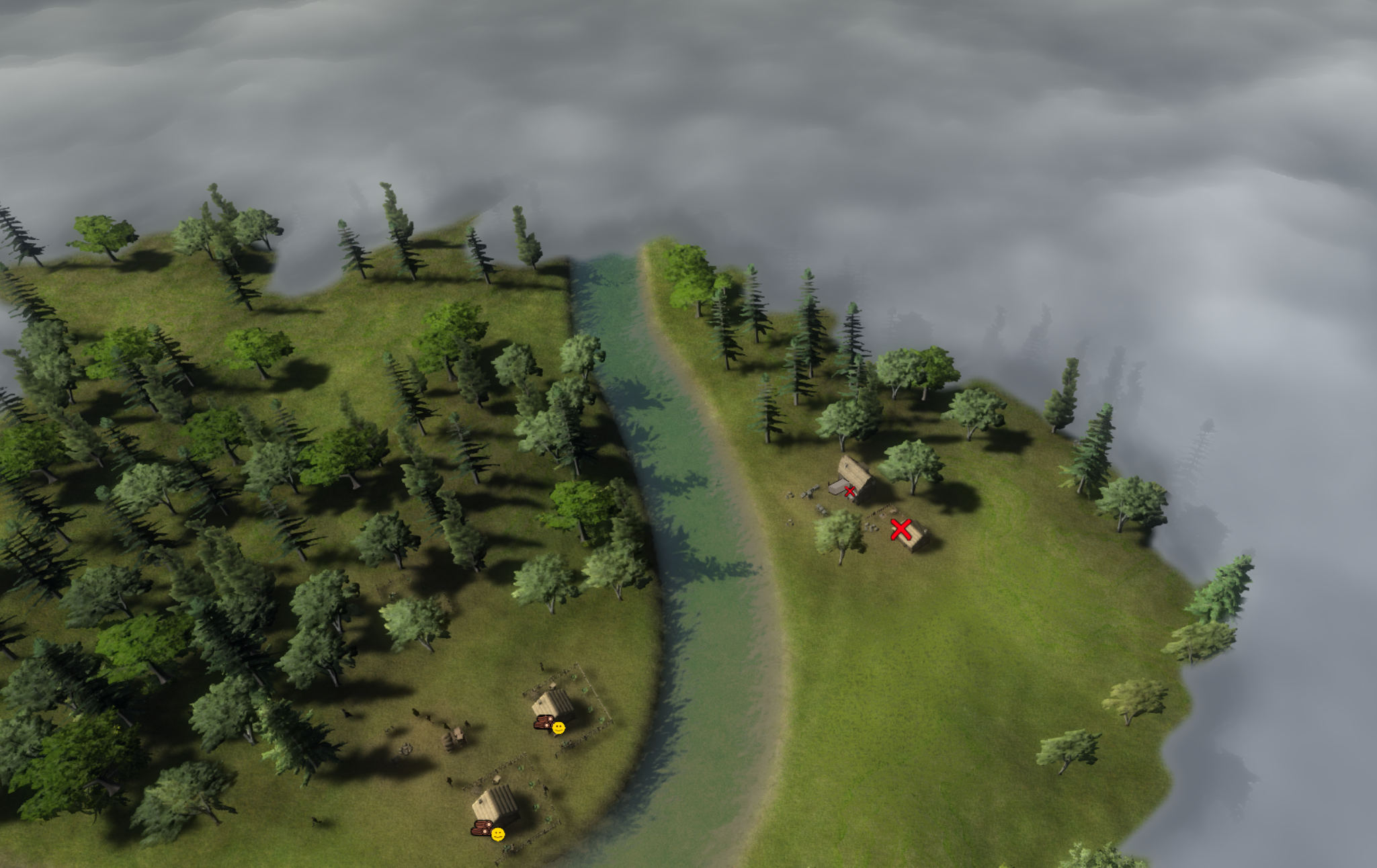Click the large red X building marker
This screenshot has height=868, width=1377.
[901, 529]
